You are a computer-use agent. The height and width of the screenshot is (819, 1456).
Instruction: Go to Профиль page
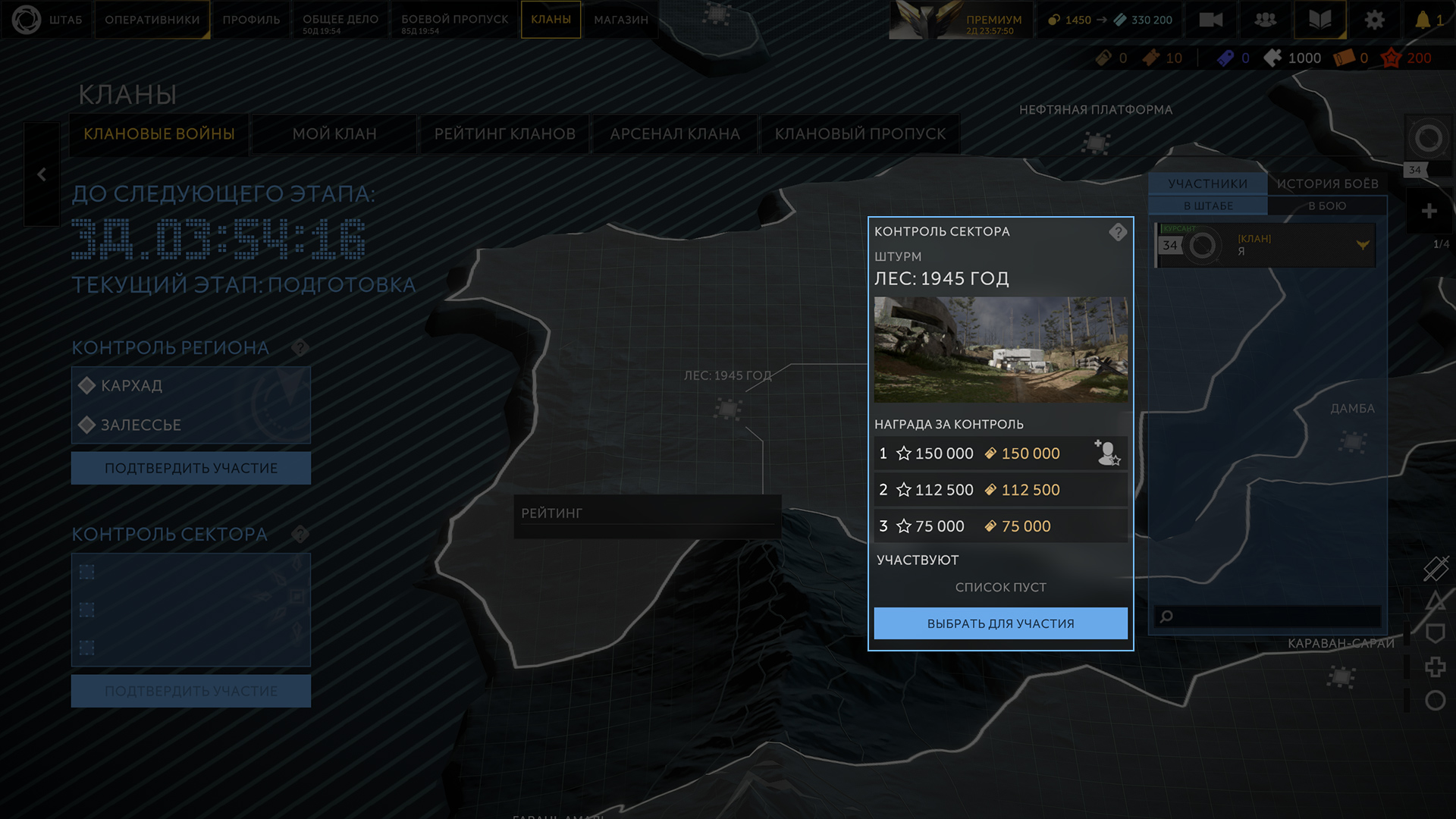pyautogui.click(x=251, y=20)
